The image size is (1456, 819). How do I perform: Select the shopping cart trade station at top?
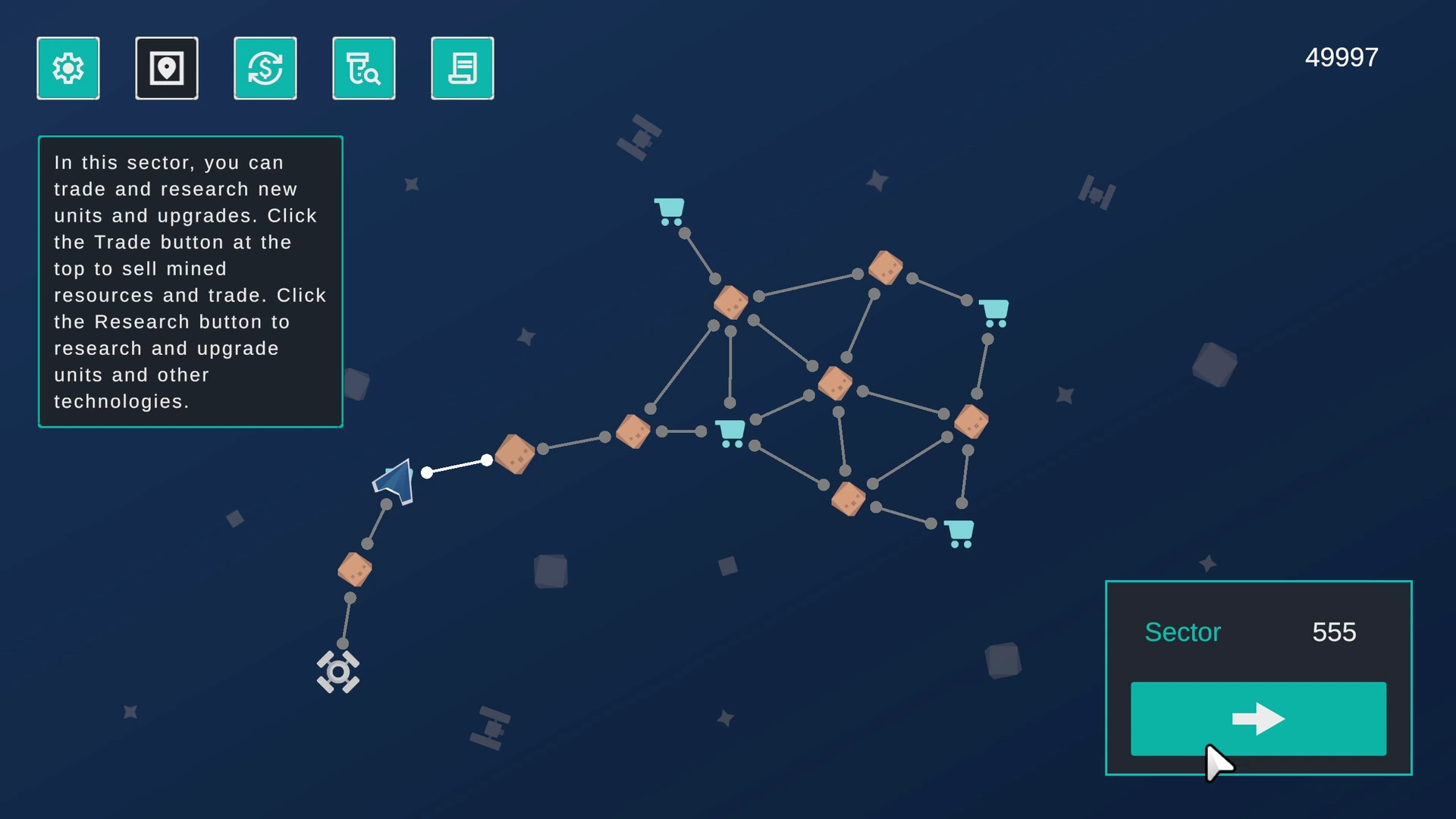click(x=670, y=209)
